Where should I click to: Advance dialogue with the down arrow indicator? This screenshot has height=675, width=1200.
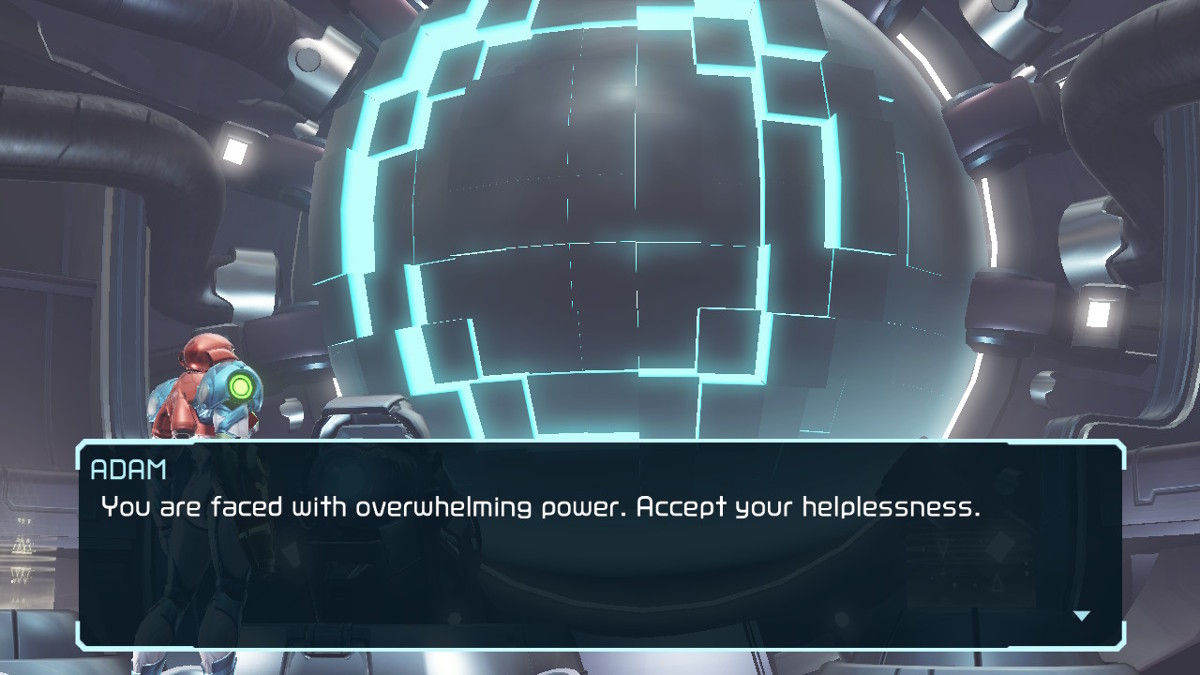coord(1081,616)
